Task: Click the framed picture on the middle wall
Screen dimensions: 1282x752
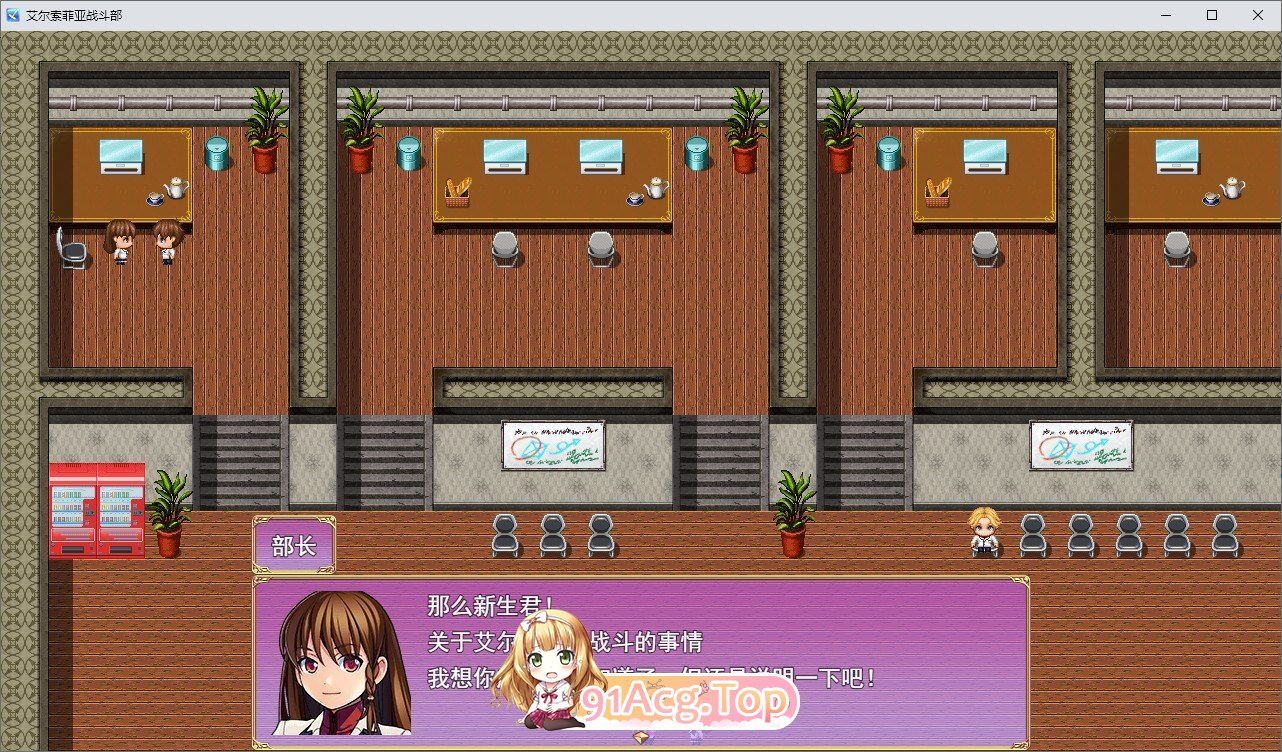Action: point(553,444)
